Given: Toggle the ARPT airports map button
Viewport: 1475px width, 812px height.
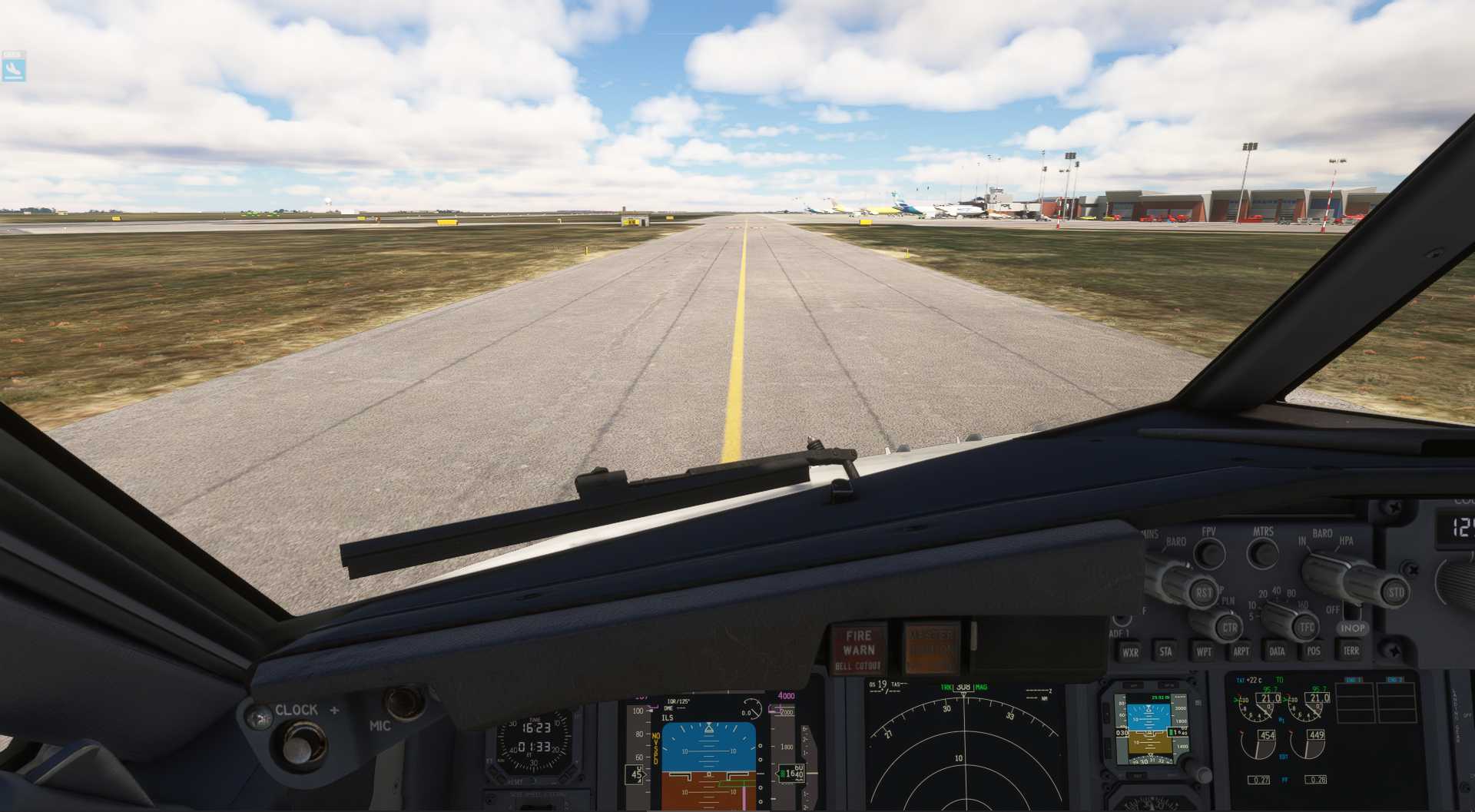Looking at the screenshot, I should [x=1240, y=651].
